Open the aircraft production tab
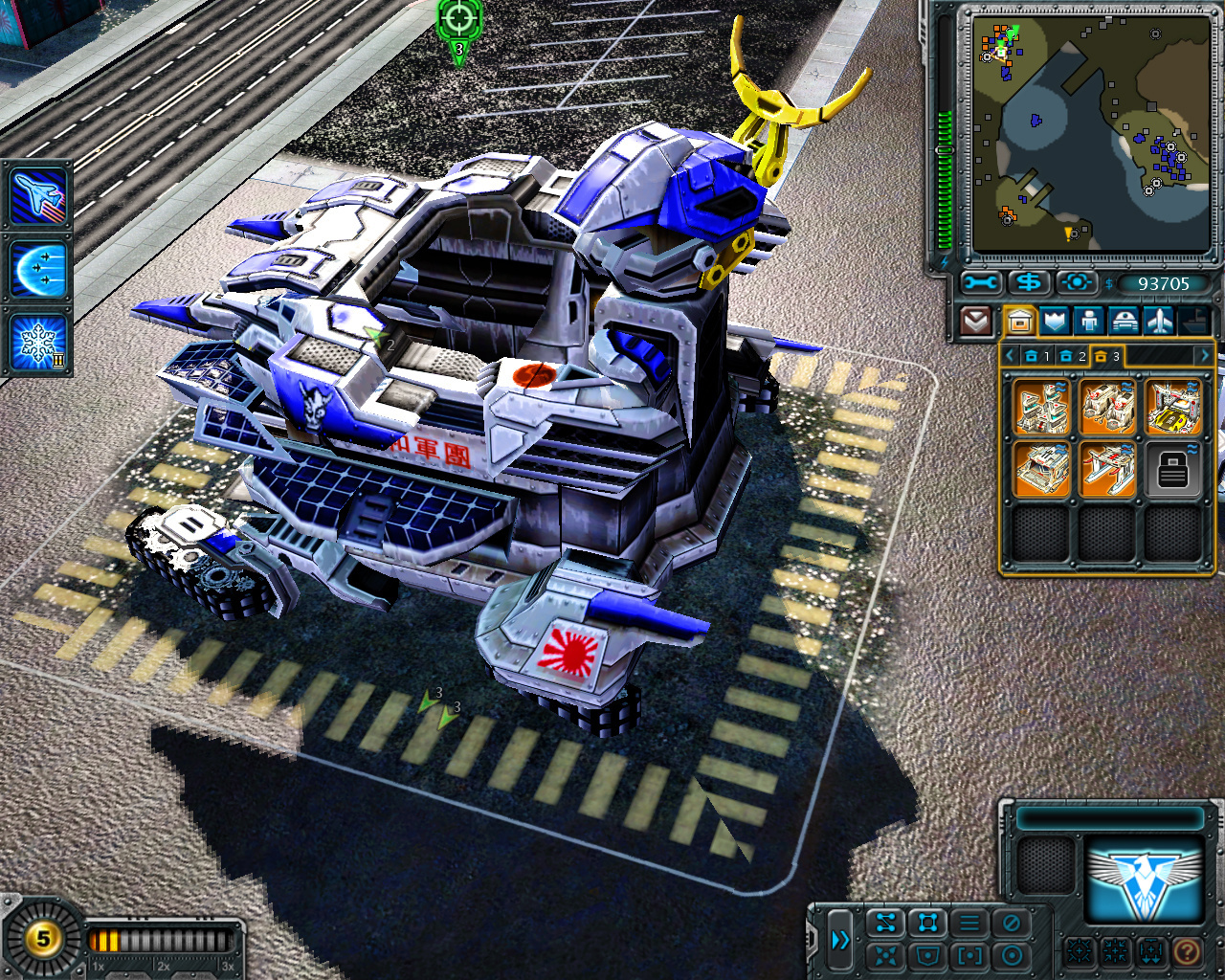1225x980 pixels. [x=1159, y=321]
